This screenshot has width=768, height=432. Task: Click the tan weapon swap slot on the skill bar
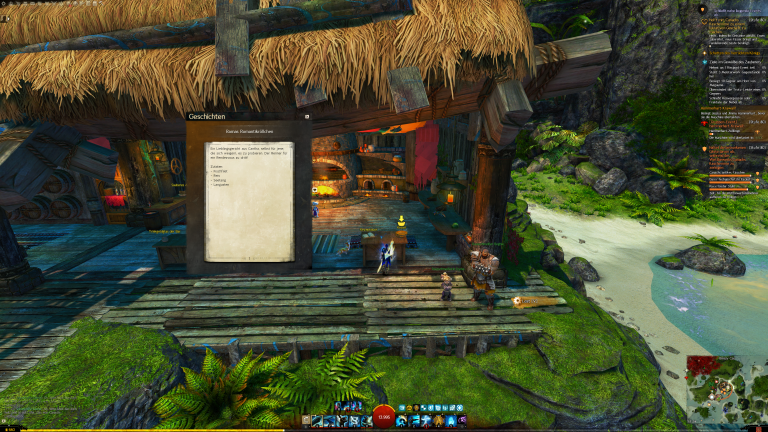[304, 421]
